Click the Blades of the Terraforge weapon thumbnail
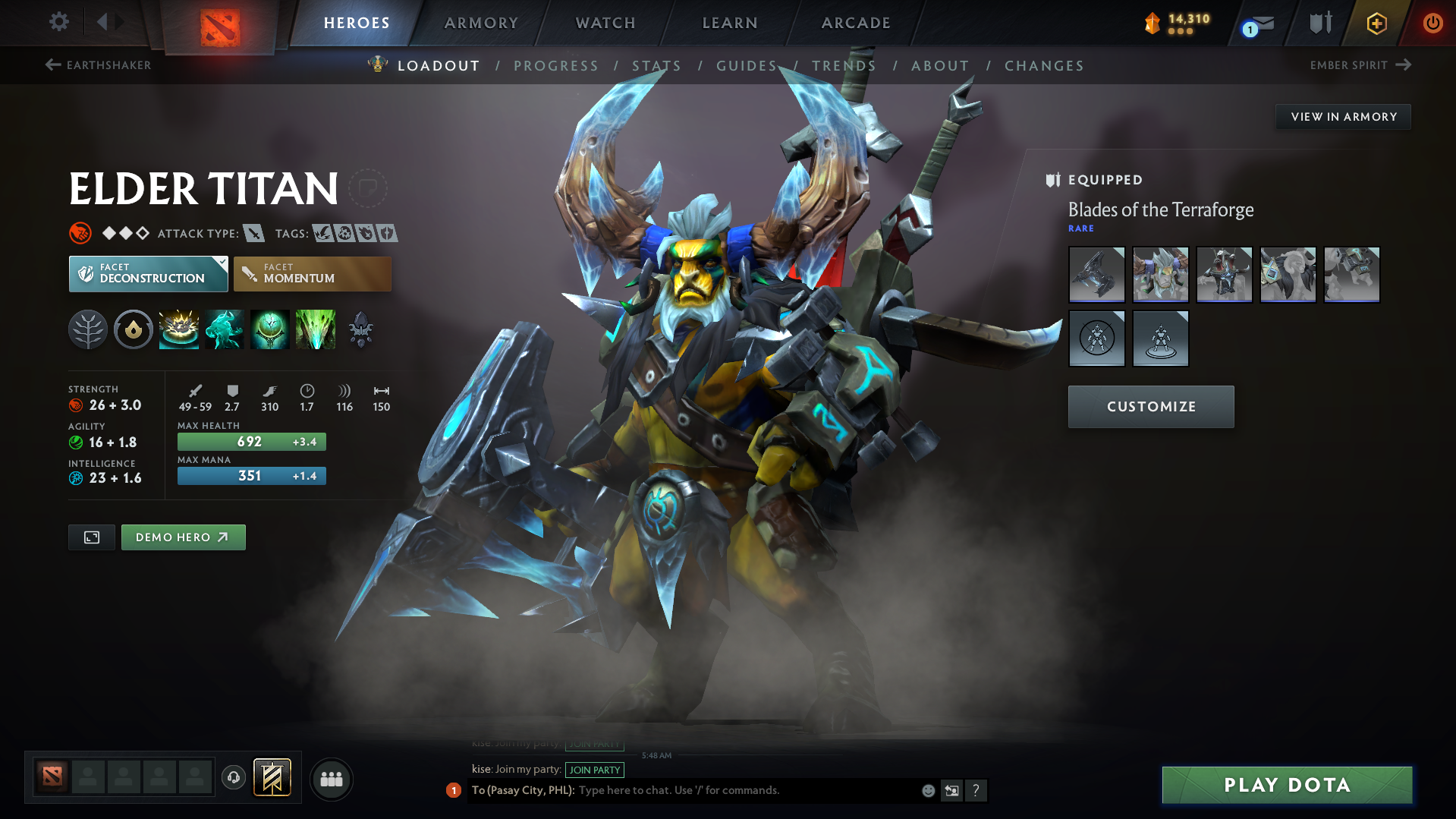 [1096, 275]
